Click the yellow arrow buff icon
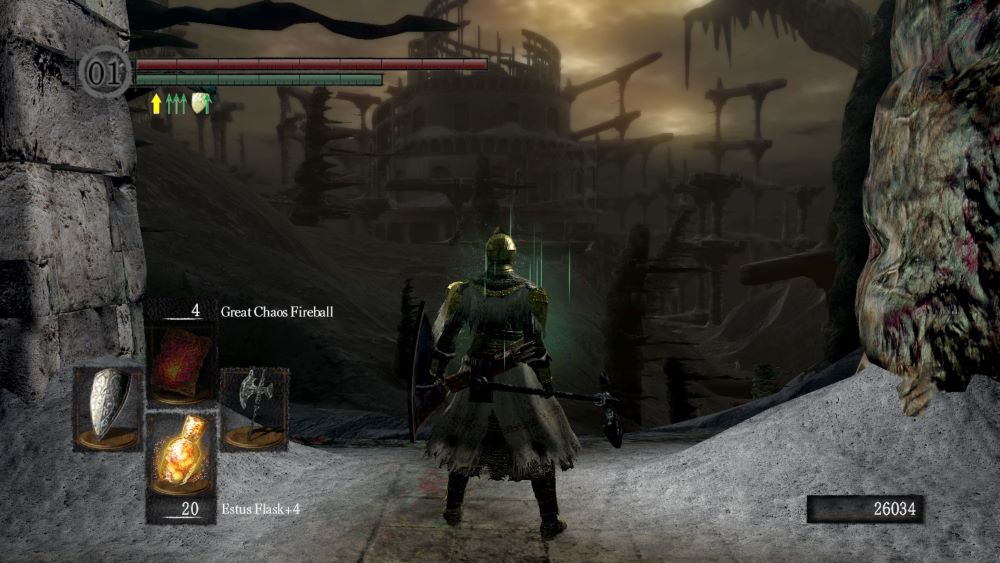1000x563 pixels. click(156, 102)
